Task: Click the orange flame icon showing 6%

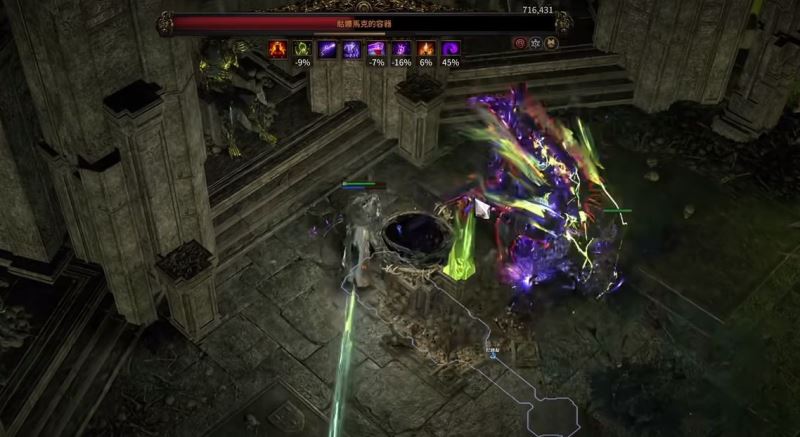Action: tap(426, 48)
